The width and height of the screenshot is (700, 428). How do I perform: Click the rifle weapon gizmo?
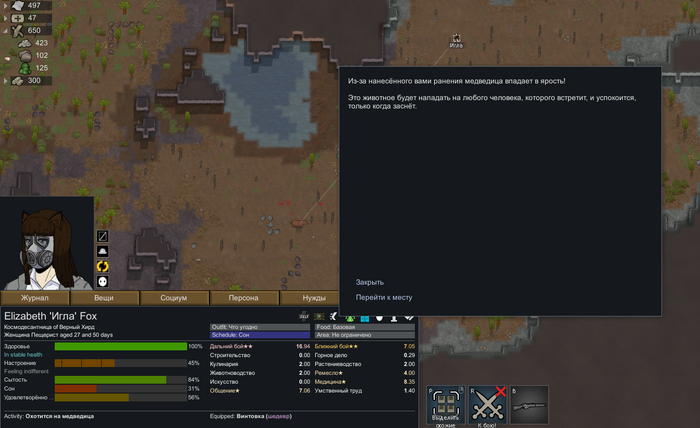pos(529,405)
